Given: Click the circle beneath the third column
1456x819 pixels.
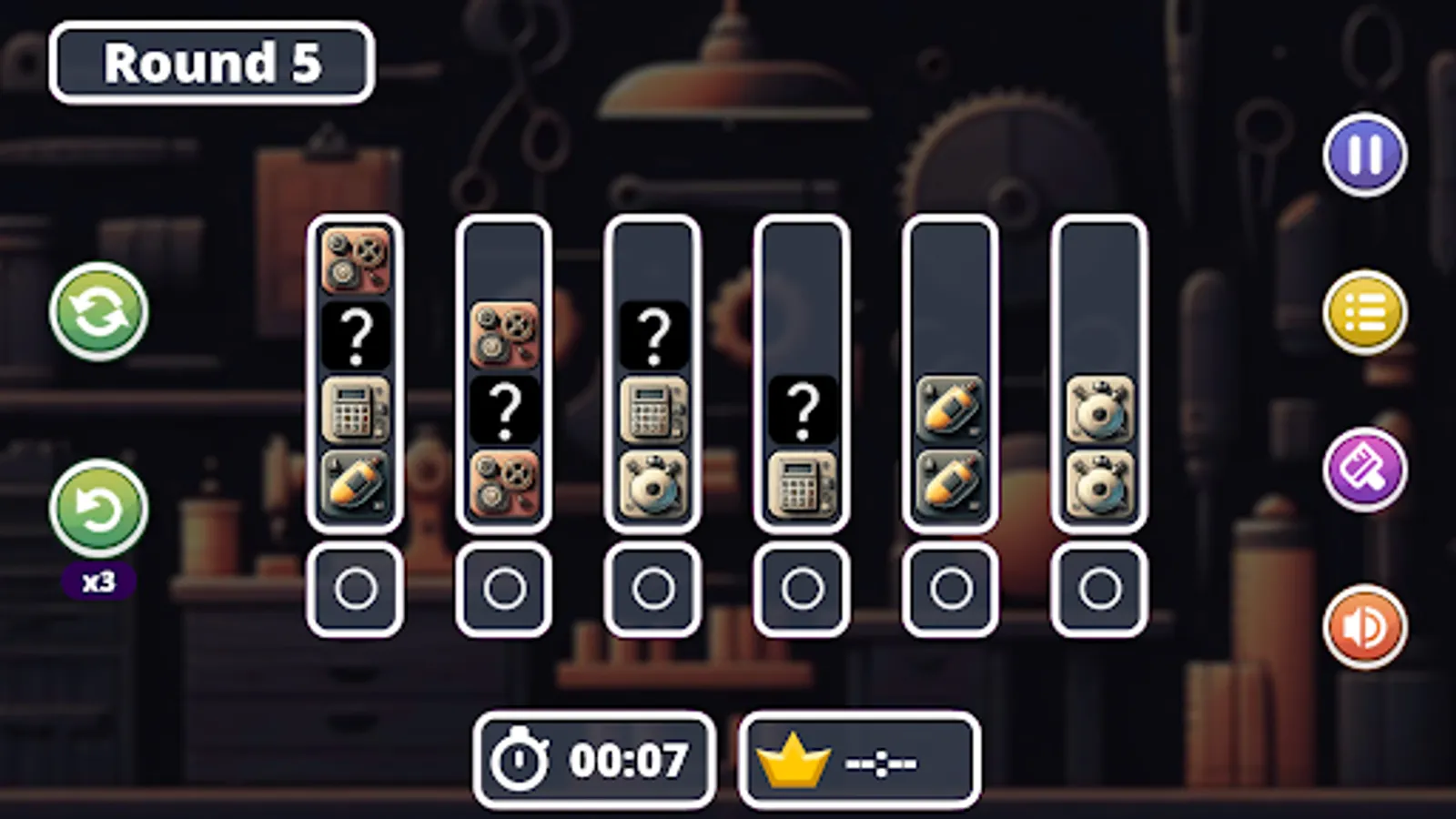Looking at the screenshot, I should point(653,587).
